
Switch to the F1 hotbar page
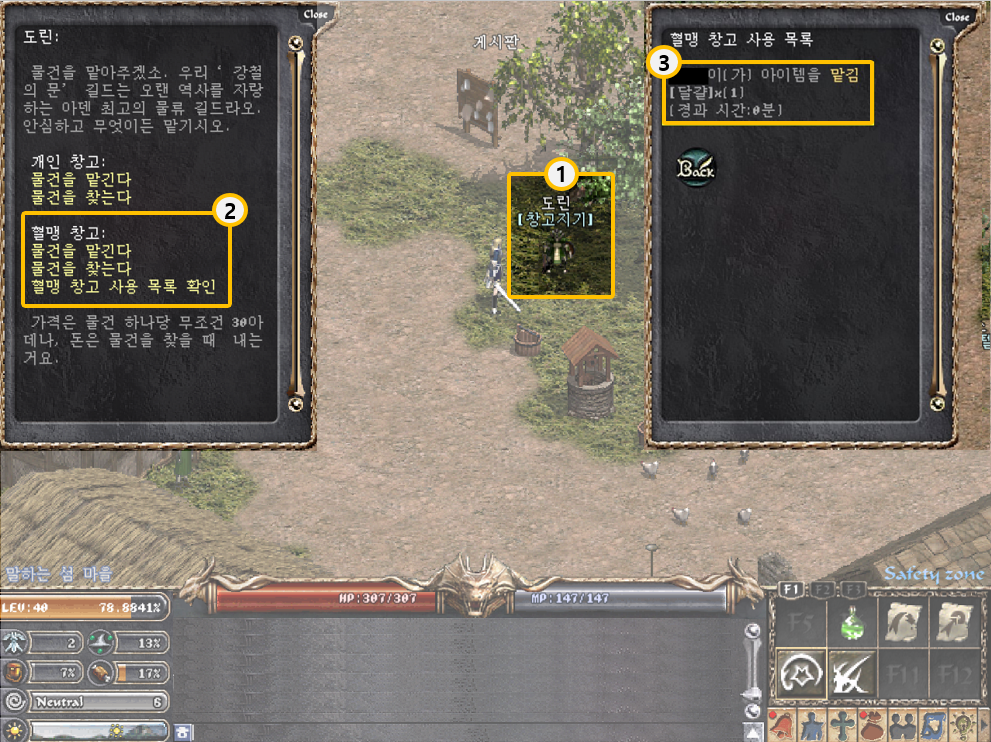pyautogui.click(x=790, y=590)
